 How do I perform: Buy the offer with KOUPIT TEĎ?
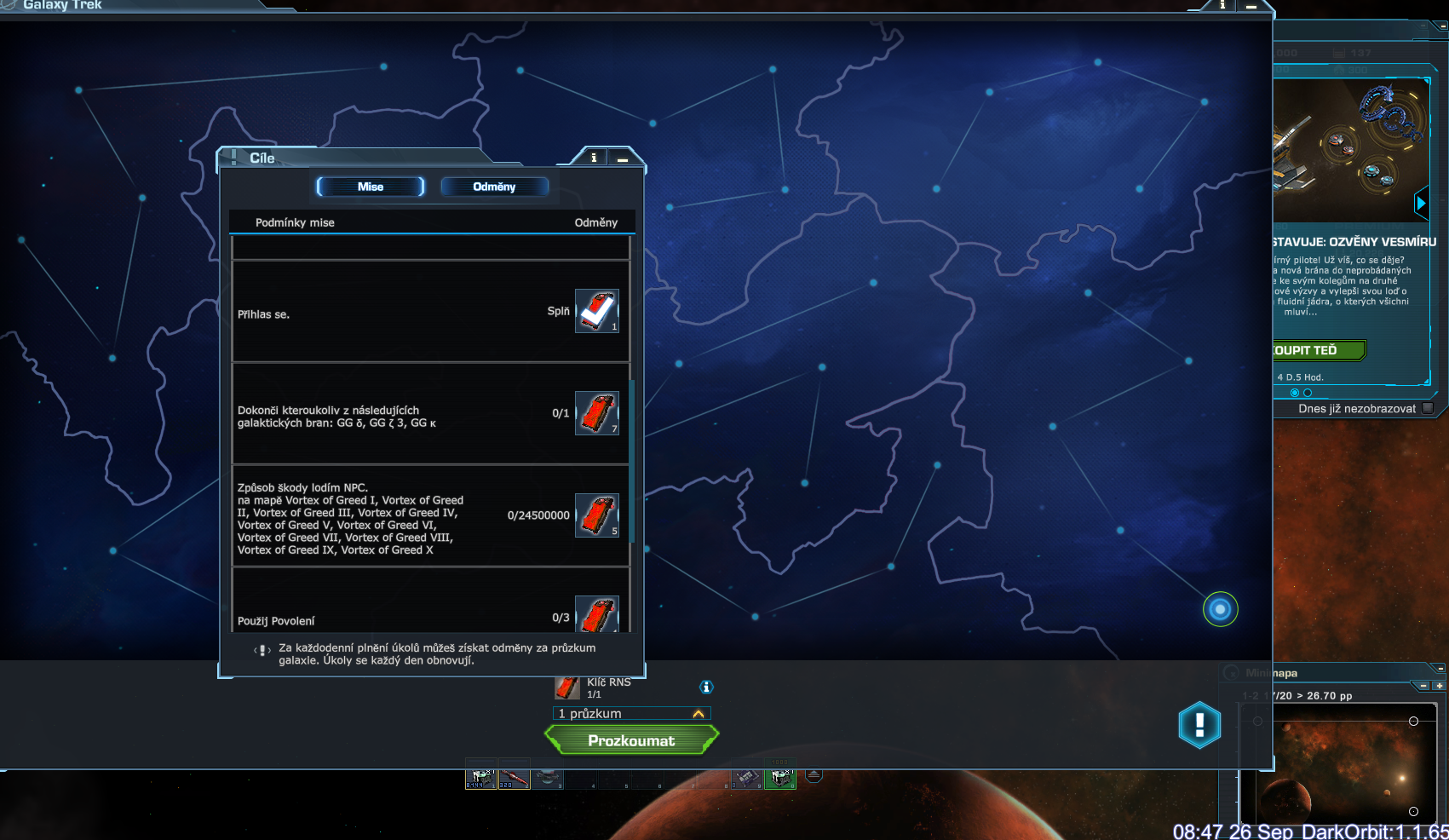1317,350
